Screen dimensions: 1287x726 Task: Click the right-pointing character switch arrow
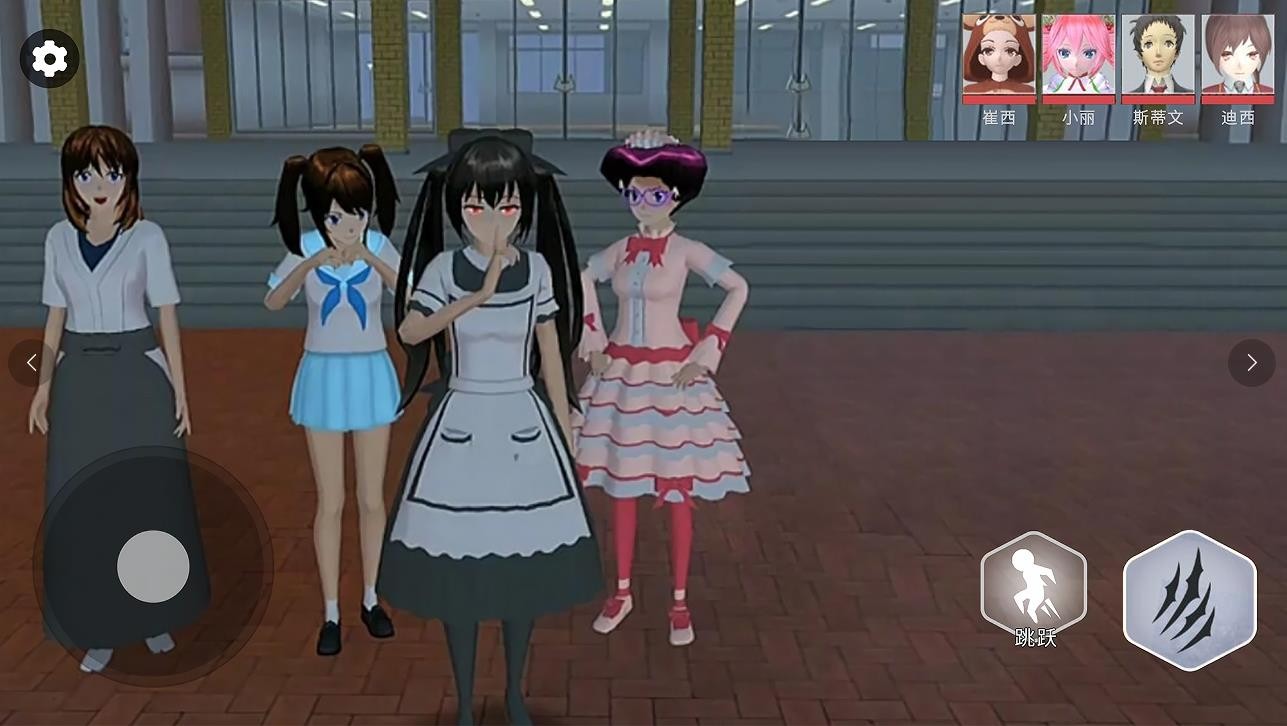click(x=1252, y=362)
